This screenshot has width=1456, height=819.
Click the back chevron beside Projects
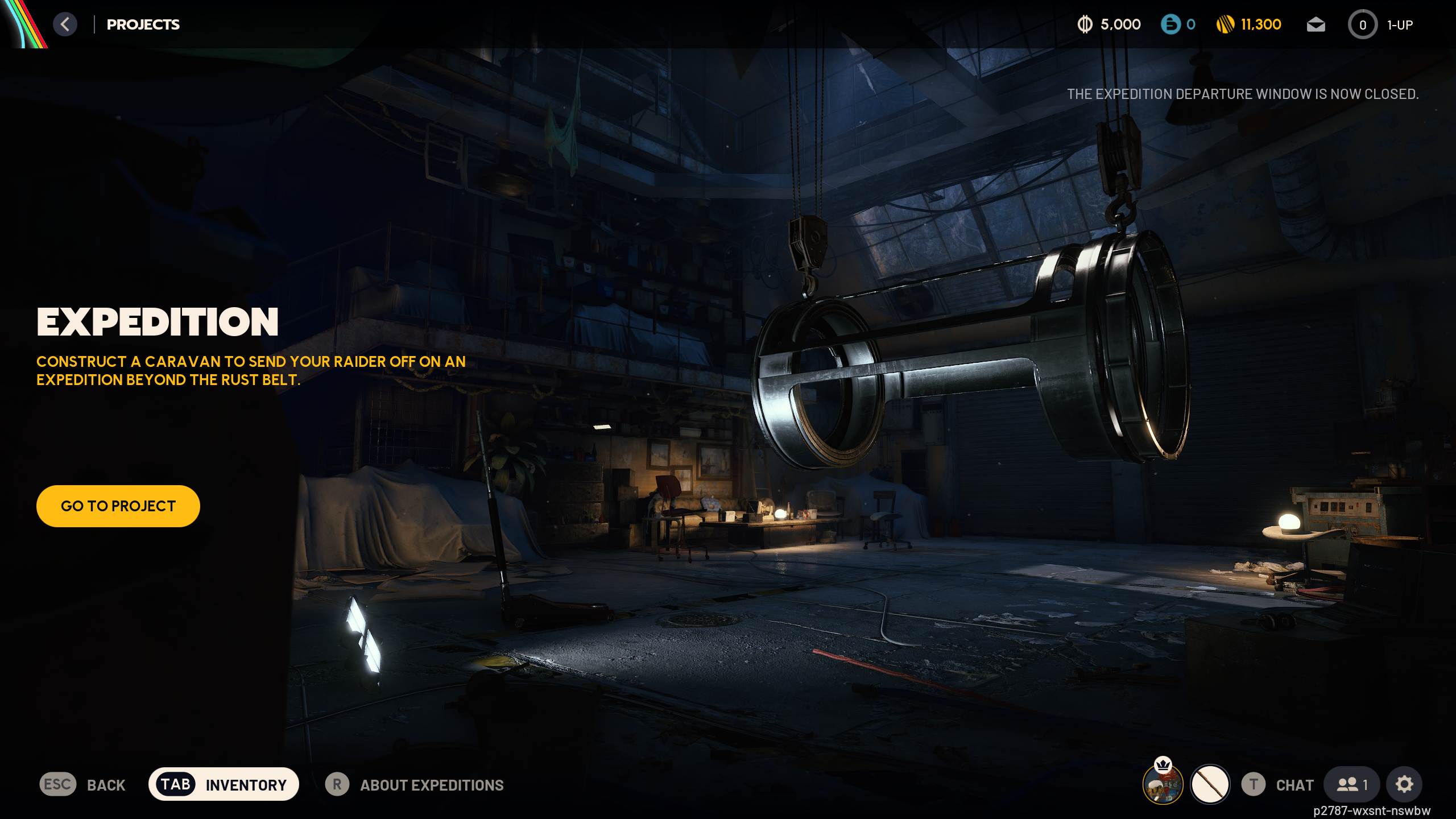tap(65, 24)
